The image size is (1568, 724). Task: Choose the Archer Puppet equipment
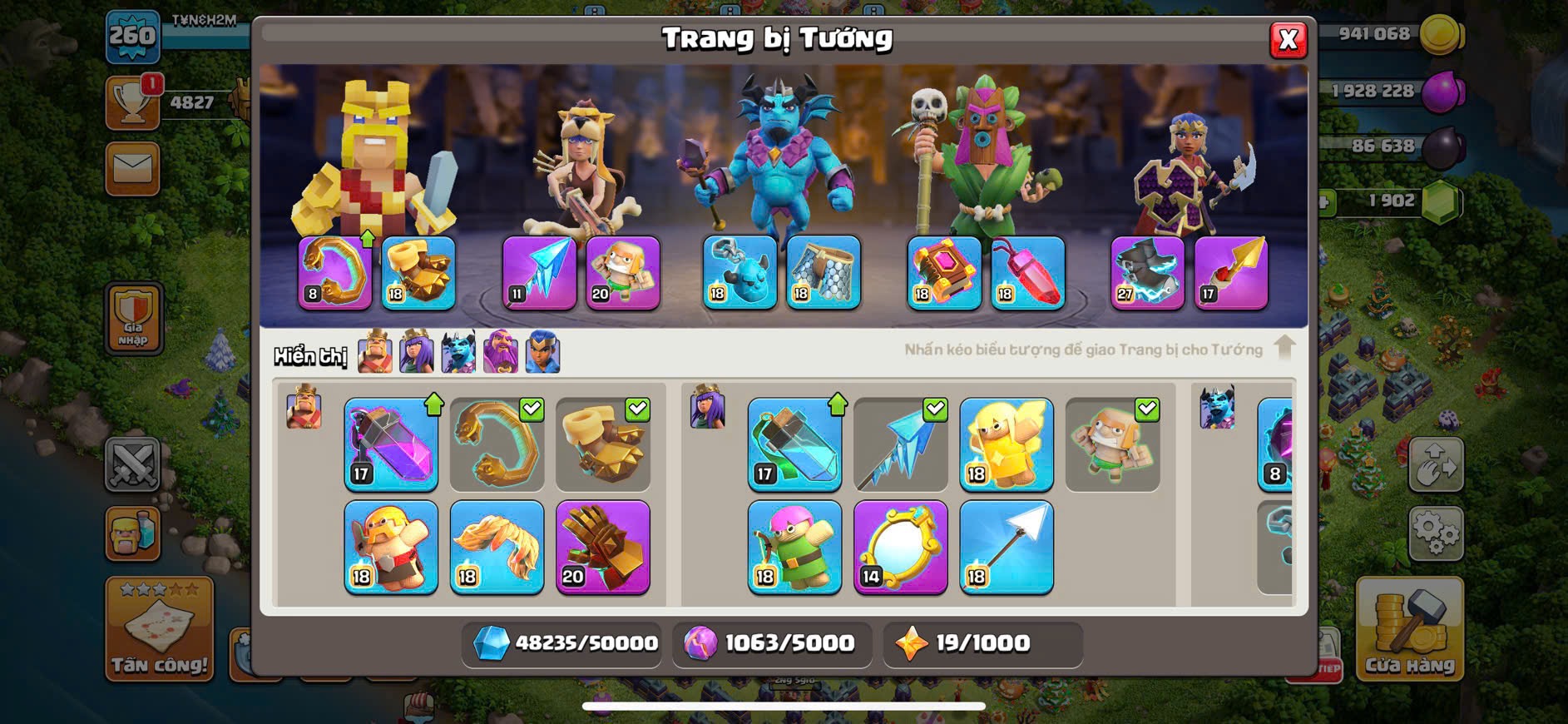(794, 547)
